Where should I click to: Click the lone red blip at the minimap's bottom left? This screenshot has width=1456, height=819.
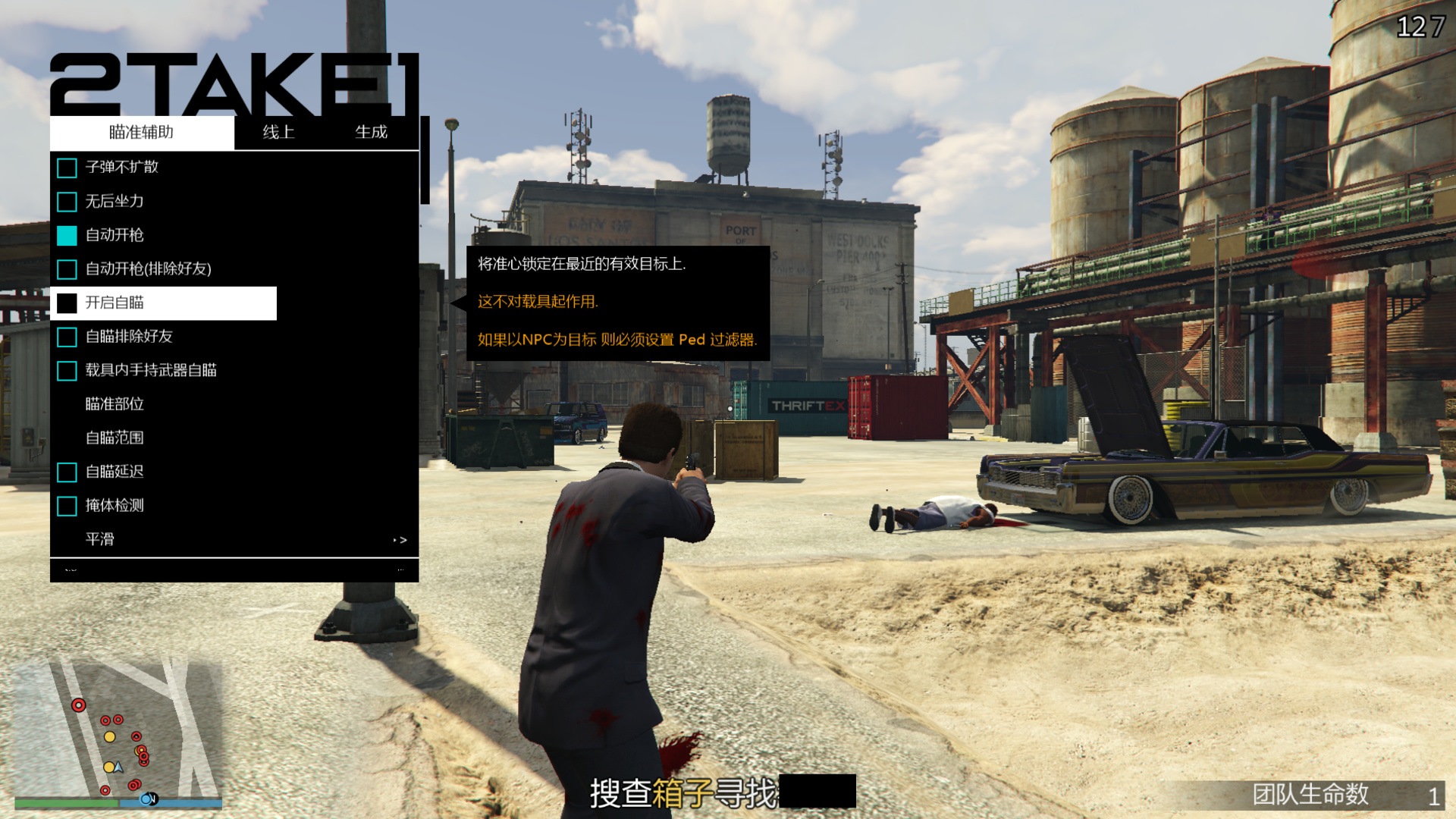(x=105, y=790)
